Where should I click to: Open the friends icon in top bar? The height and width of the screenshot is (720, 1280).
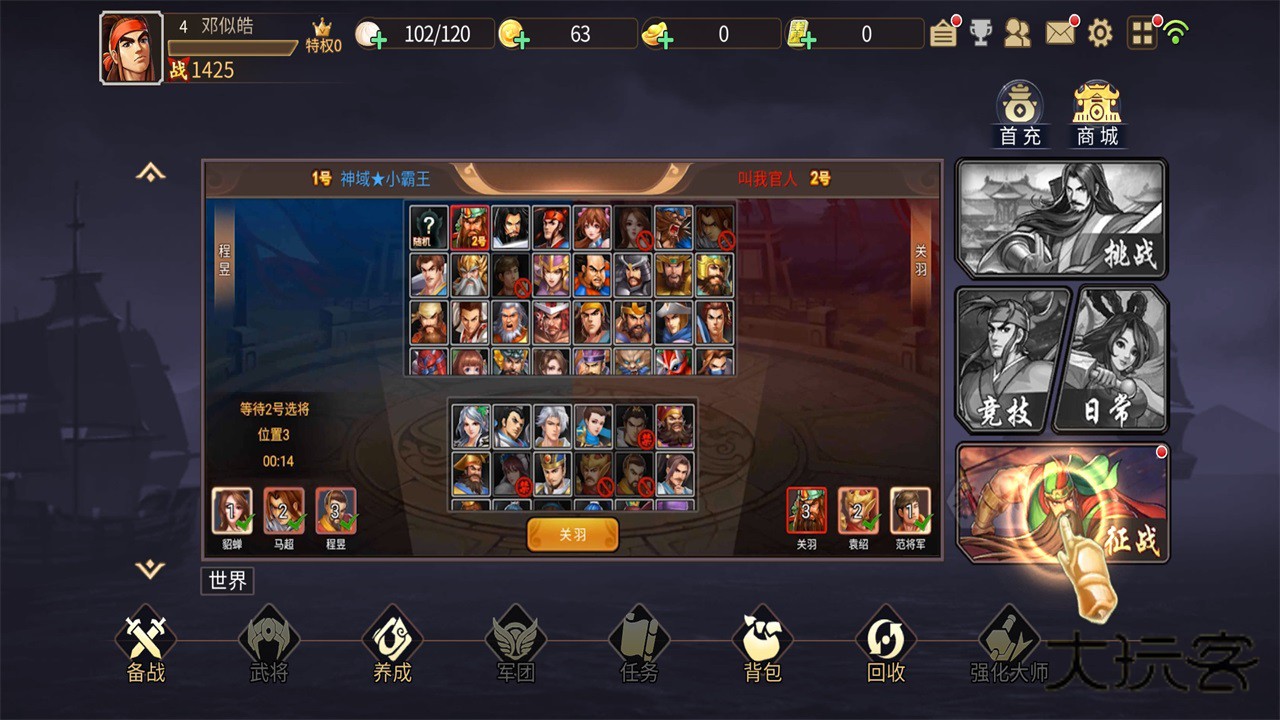tap(1019, 33)
